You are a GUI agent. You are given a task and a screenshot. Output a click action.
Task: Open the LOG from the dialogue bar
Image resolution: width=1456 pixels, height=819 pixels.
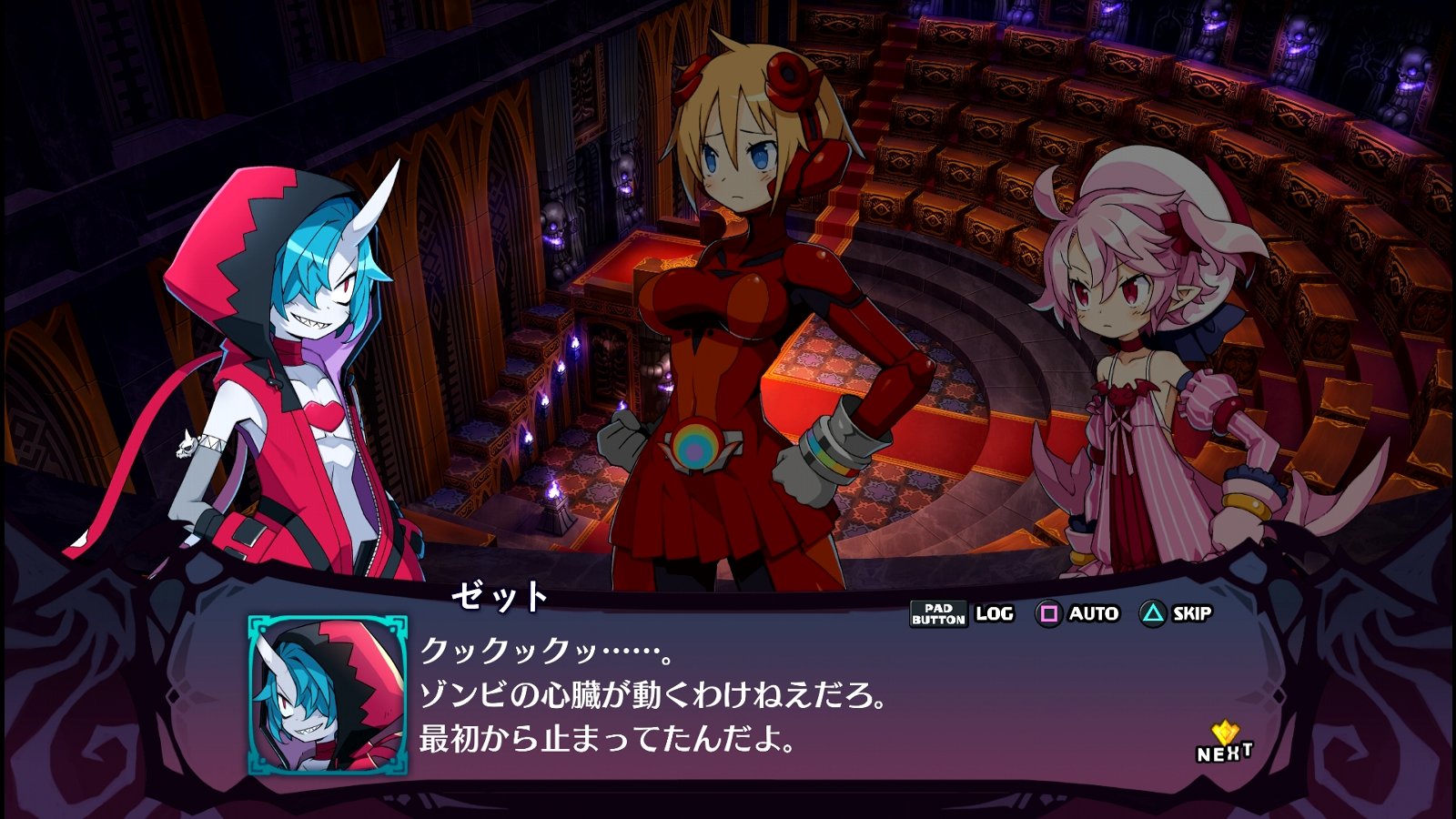[x=994, y=613]
